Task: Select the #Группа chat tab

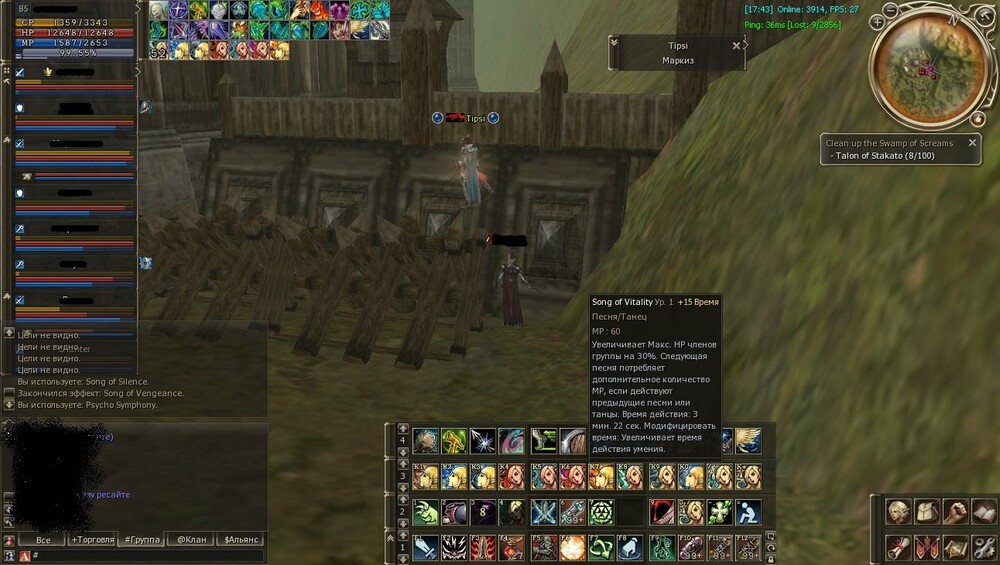Action: tap(141, 540)
